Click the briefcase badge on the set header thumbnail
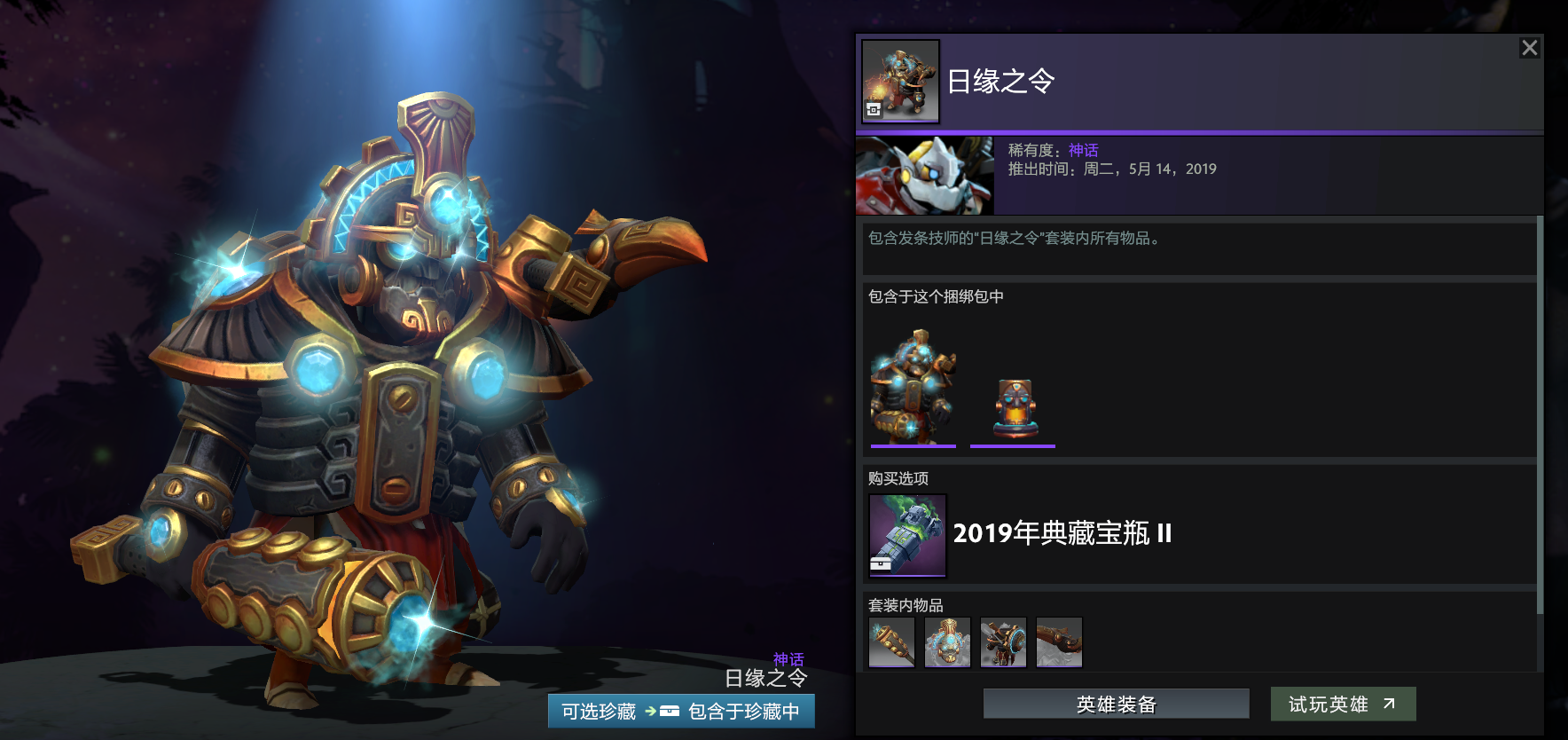Screen dimensions: 1568x740 (874, 109)
